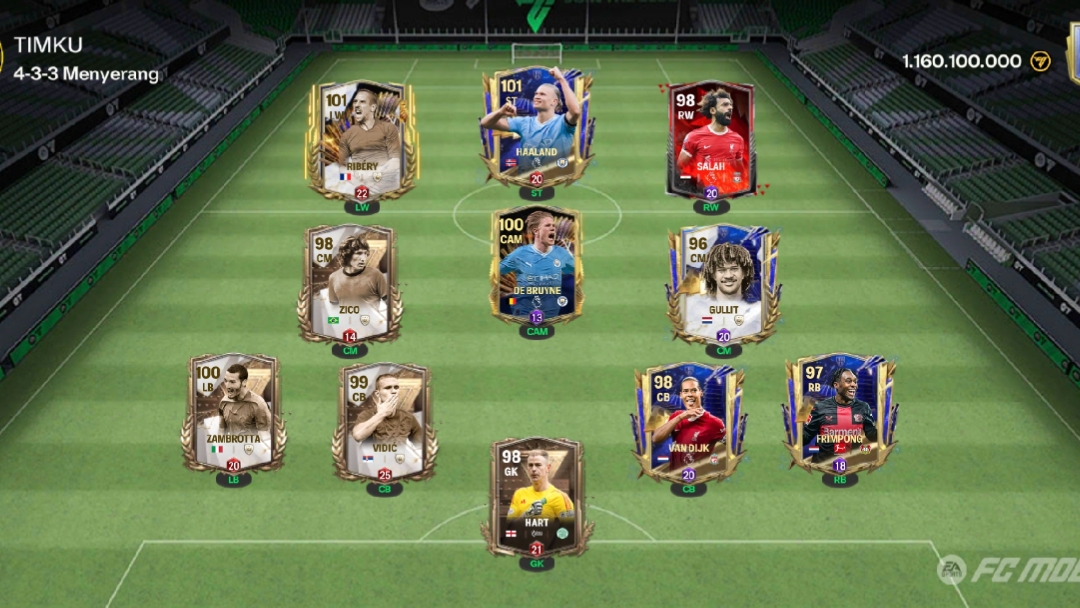1080x608 pixels.
Task: Tap the De Bruyne CAM card
Action: point(537,267)
